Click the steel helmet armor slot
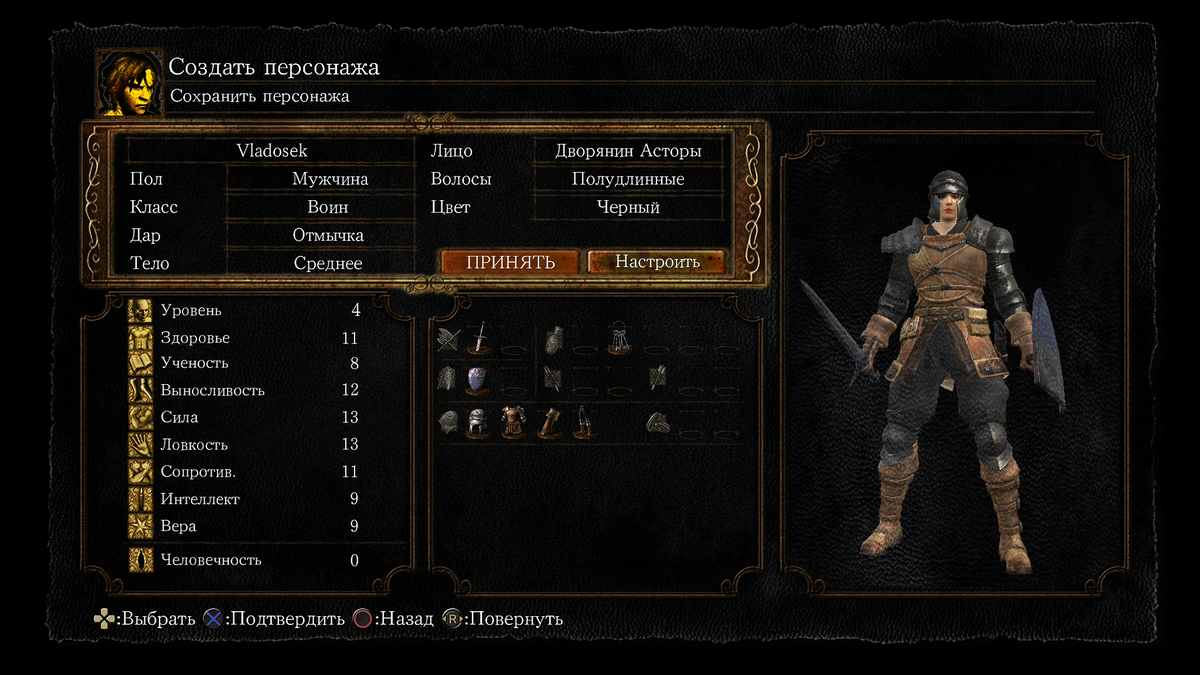The width and height of the screenshot is (1200, 675). click(477, 422)
